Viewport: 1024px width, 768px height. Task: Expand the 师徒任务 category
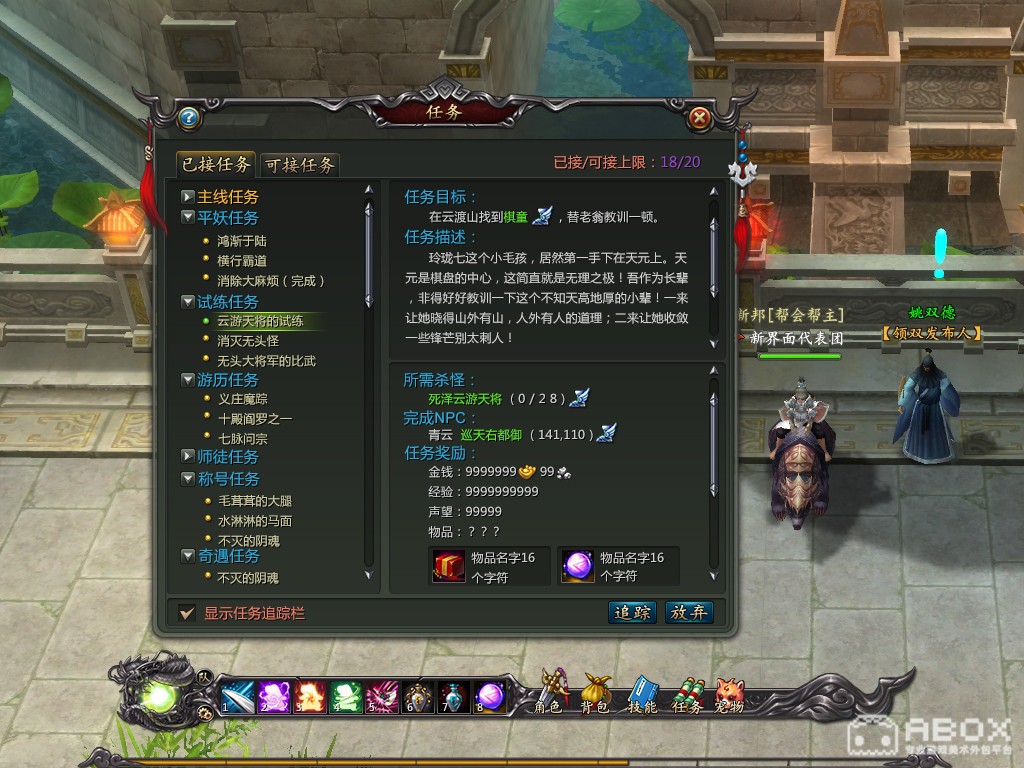click(188, 457)
